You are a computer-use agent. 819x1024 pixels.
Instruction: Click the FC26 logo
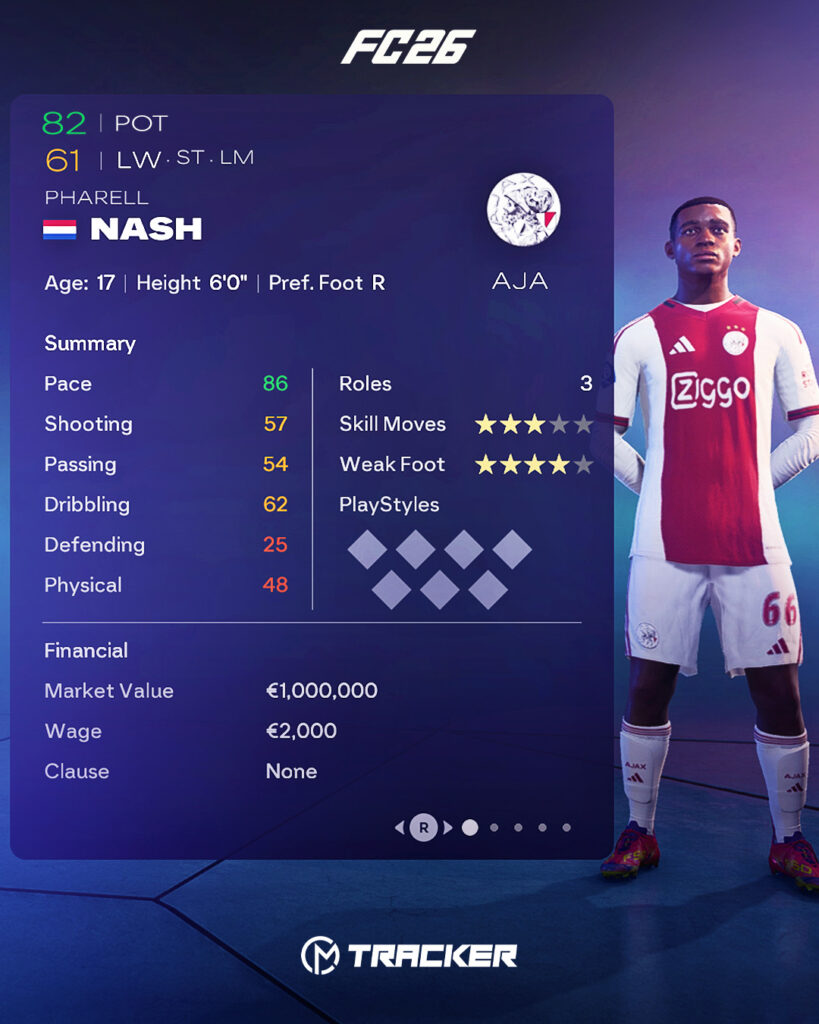[408, 47]
